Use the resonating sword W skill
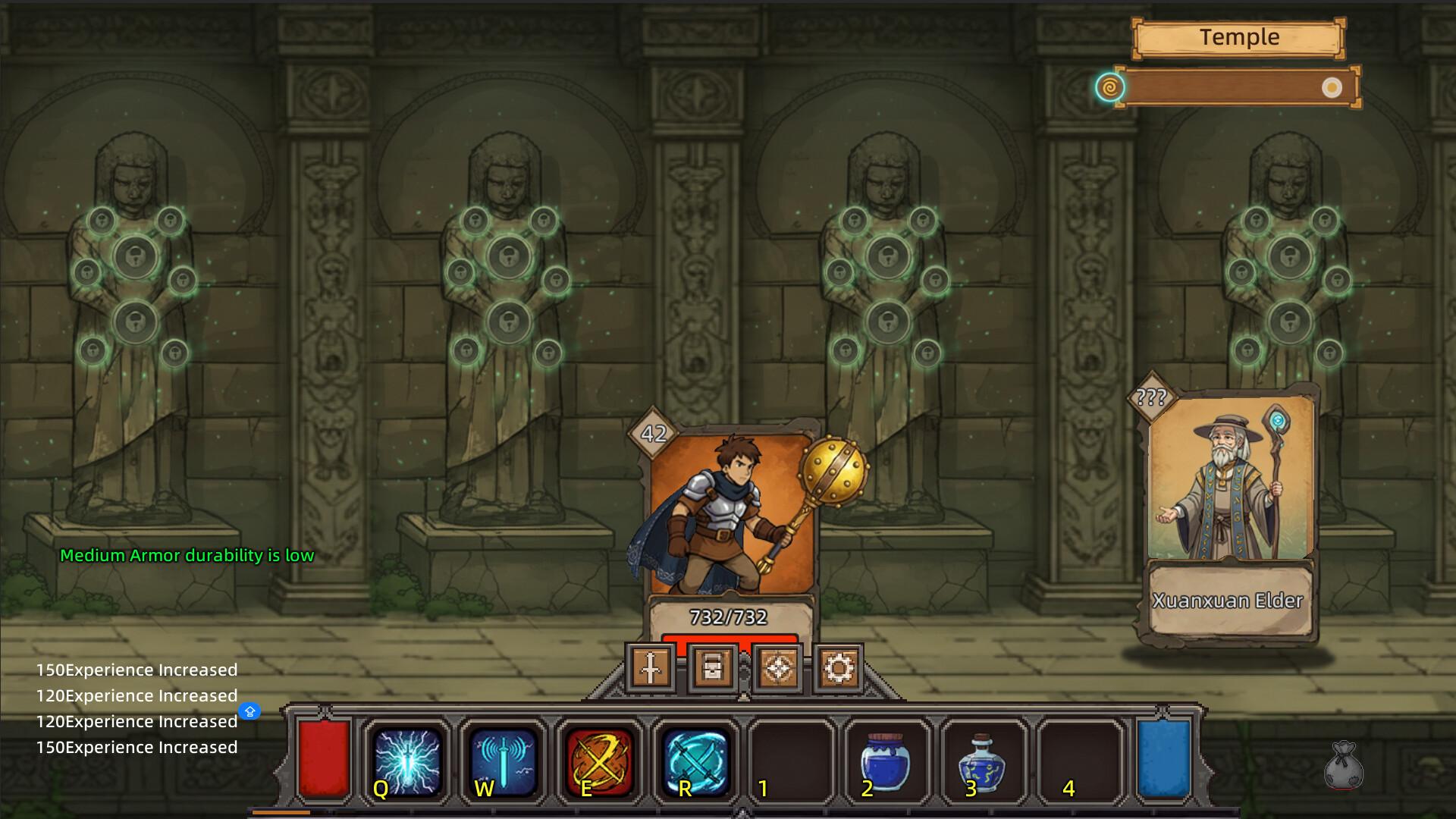The height and width of the screenshot is (819, 1456). (x=503, y=762)
